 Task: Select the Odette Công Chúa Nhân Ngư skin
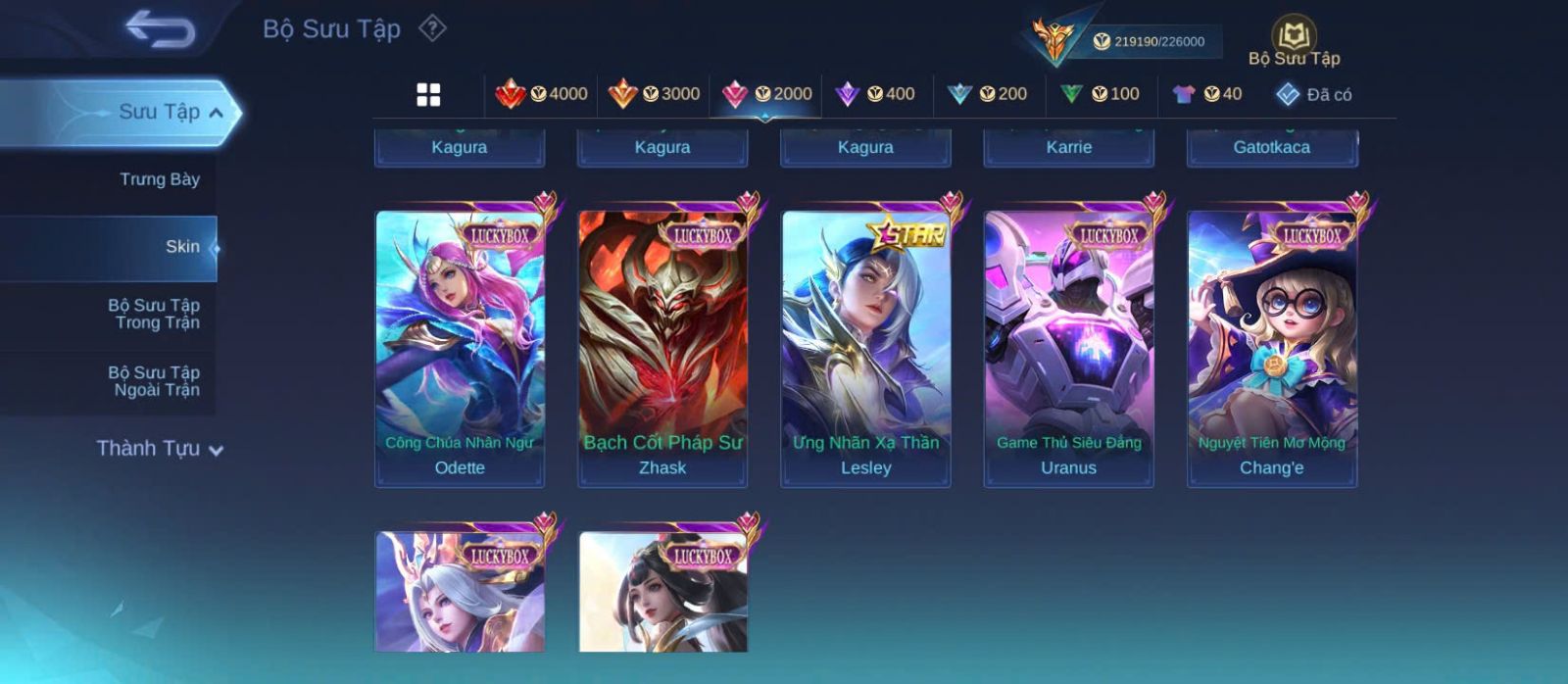click(x=460, y=348)
